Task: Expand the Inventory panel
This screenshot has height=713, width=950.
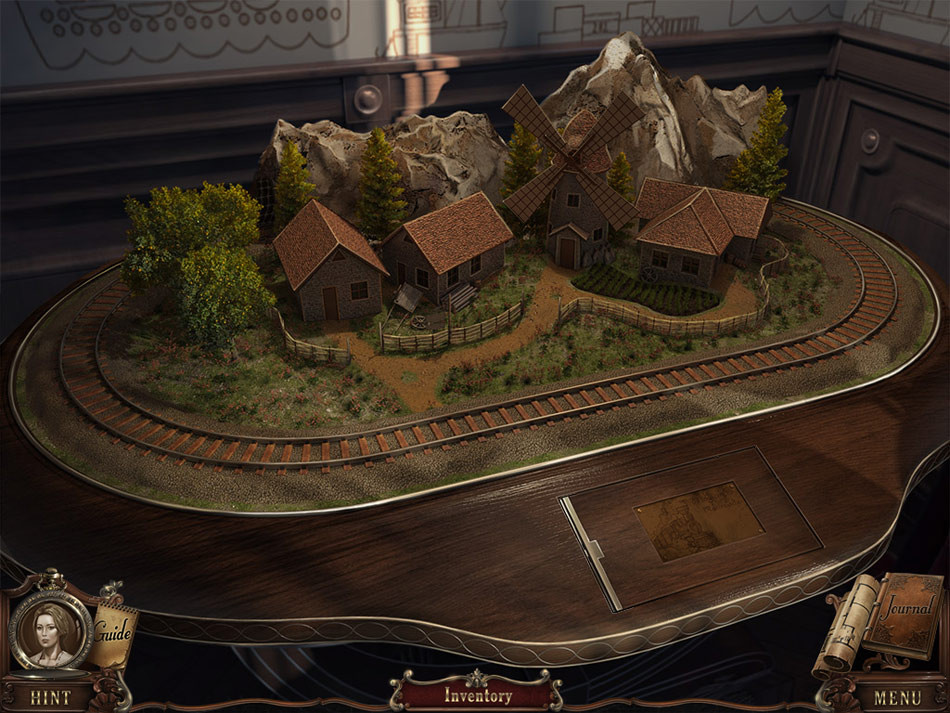Action: pos(477,695)
